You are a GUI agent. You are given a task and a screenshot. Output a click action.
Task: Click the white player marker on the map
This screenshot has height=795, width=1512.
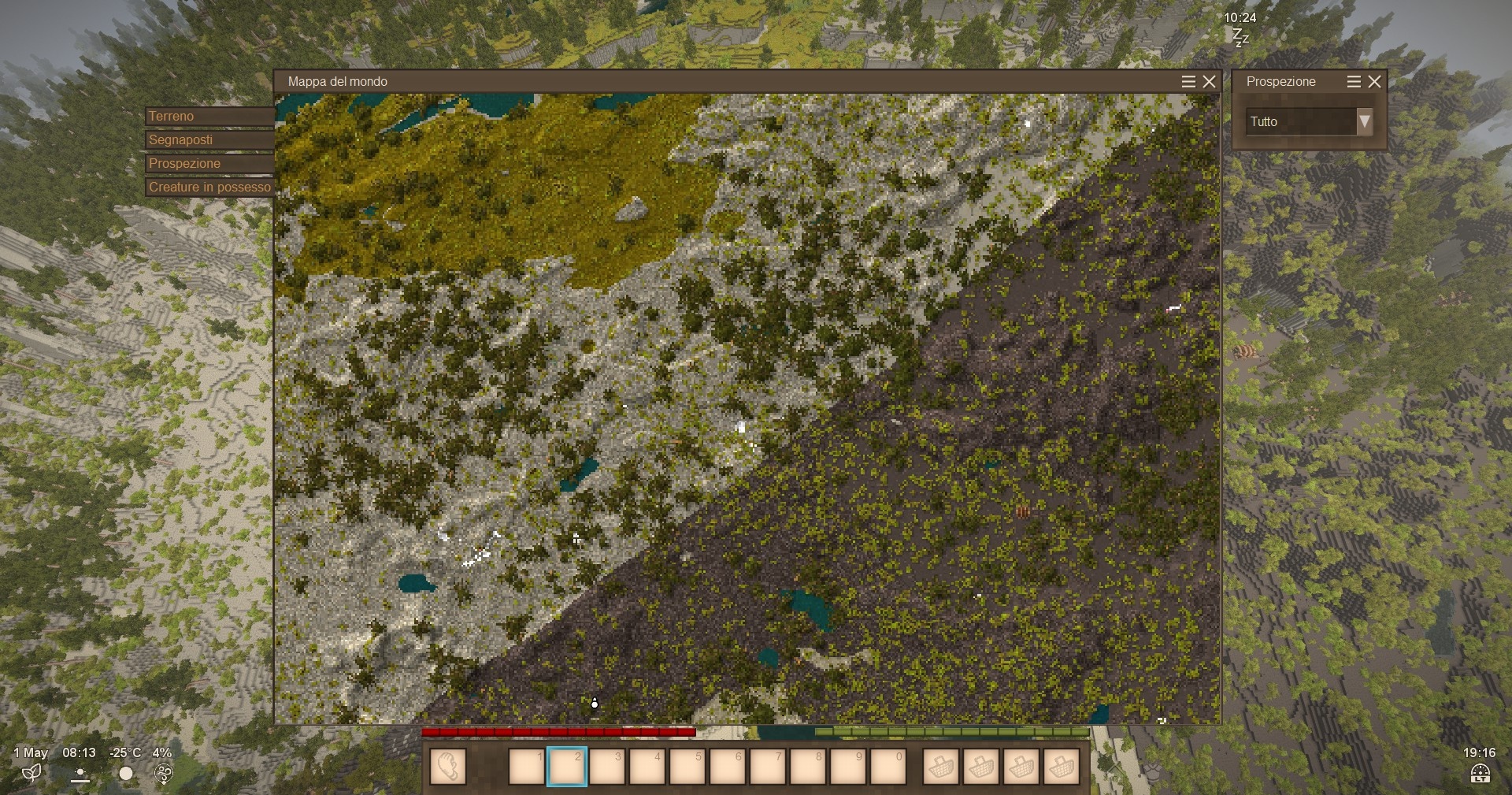click(595, 703)
